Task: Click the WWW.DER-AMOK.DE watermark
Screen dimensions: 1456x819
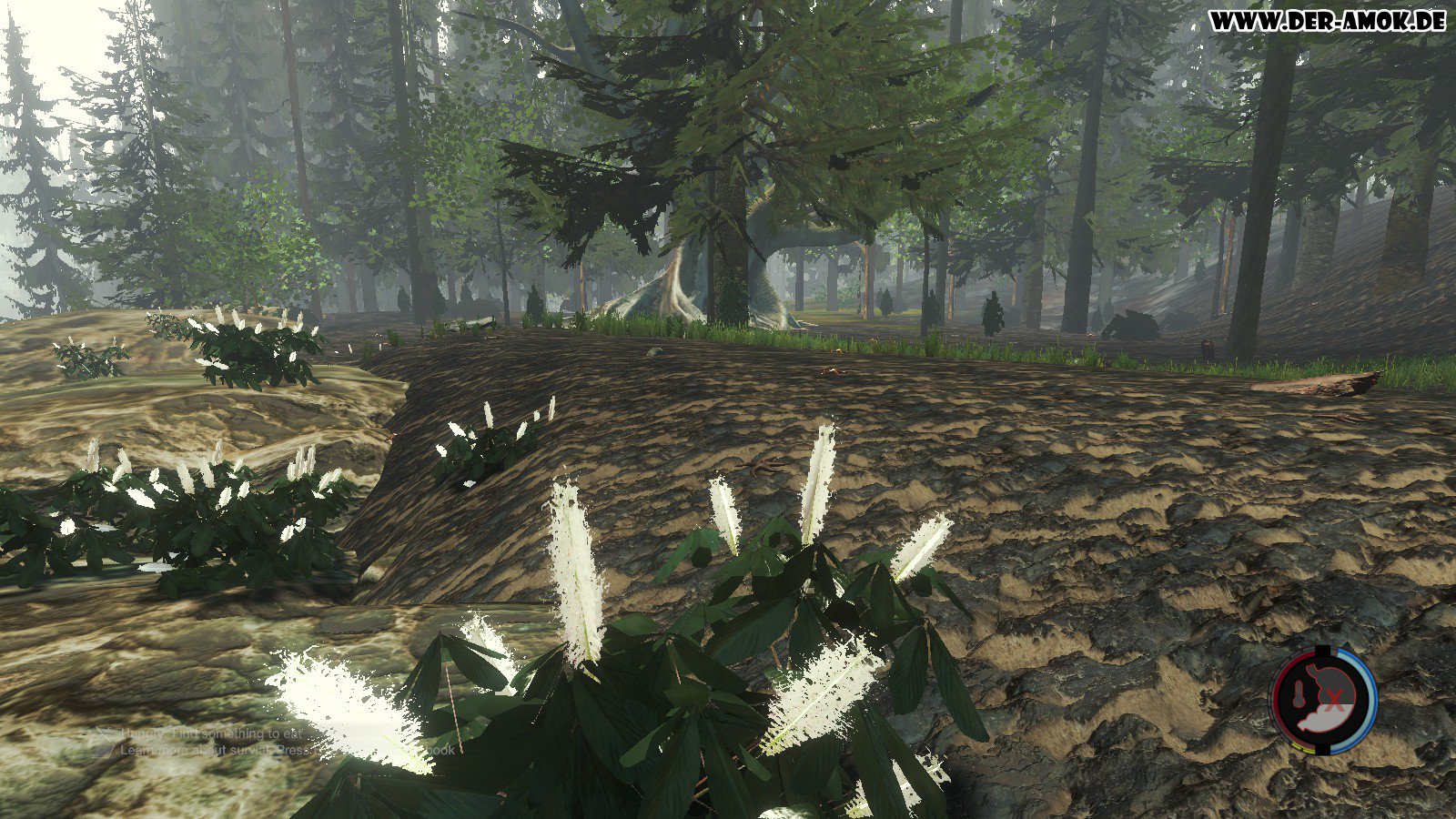Action: pyautogui.click(x=1328, y=21)
